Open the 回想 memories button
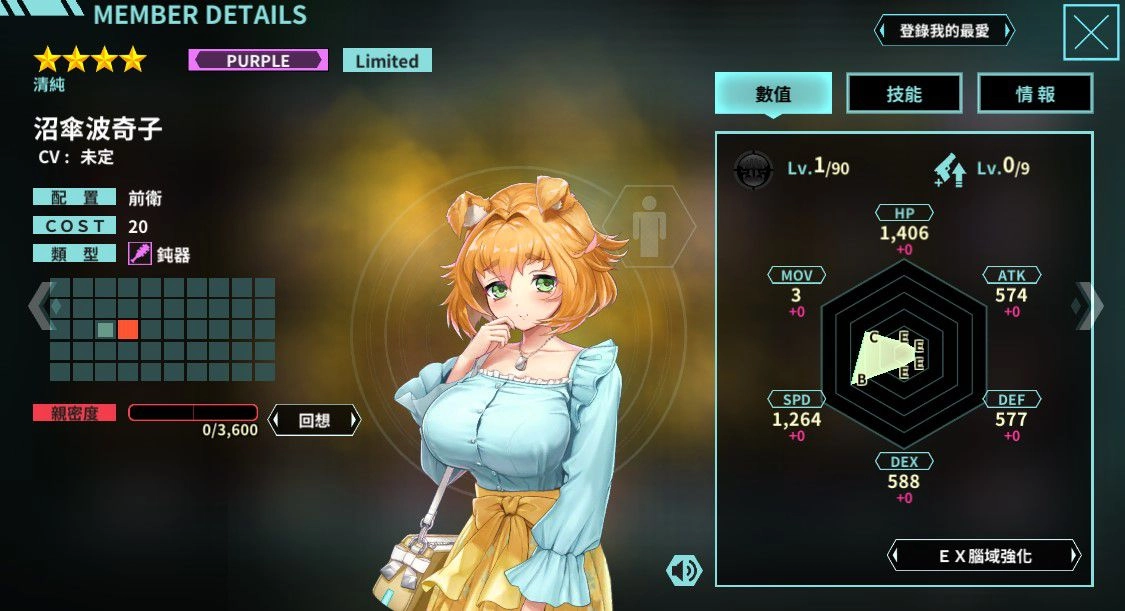This screenshot has width=1125, height=611. [x=314, y=420]
